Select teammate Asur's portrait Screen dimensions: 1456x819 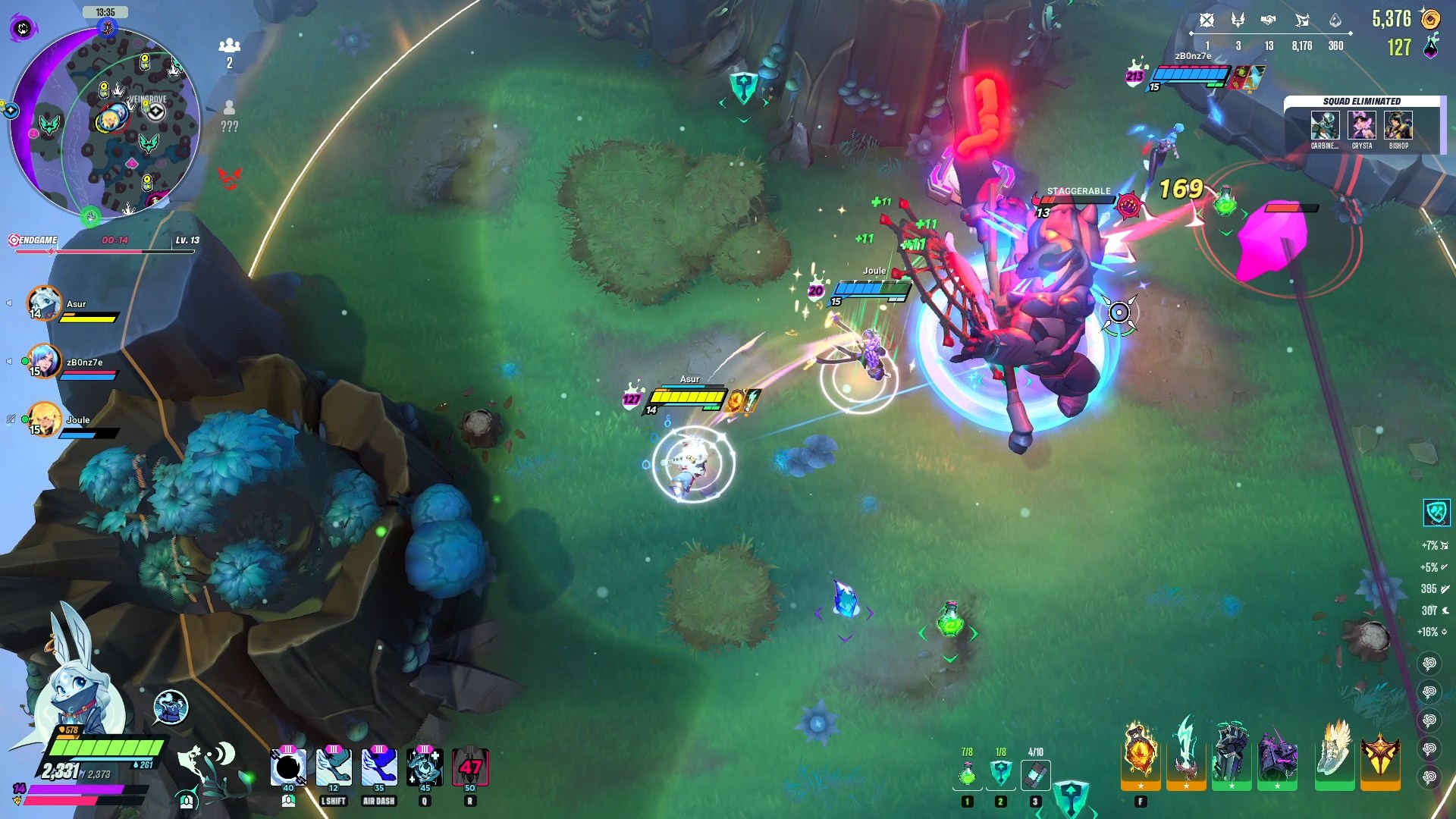pos(44,303)
